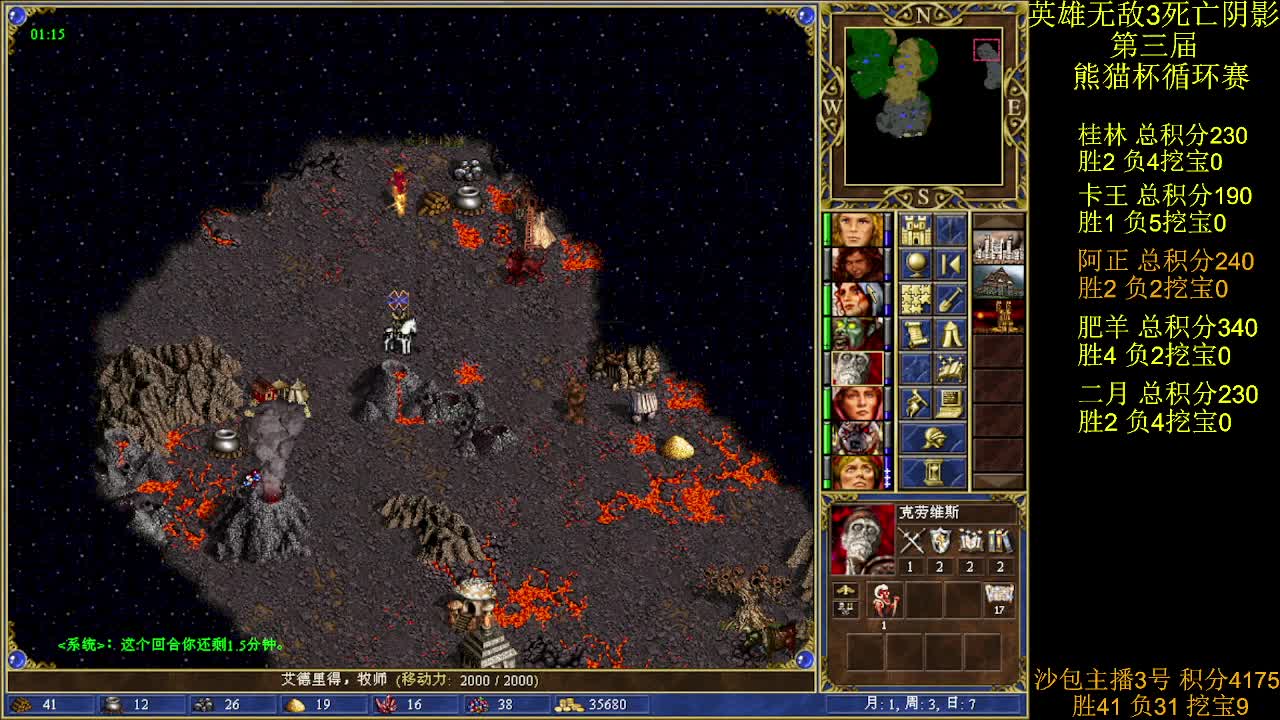Select the blond hero at the list top
The image size is (1280, 720).
coord(857,230)
